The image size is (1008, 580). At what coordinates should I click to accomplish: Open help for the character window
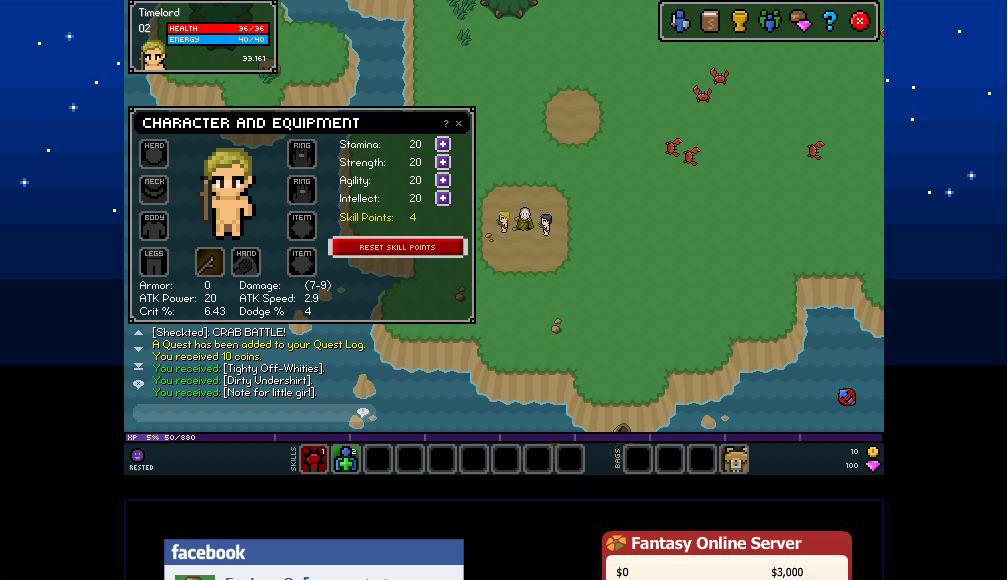pyautogui.click(x=446, y=124)
